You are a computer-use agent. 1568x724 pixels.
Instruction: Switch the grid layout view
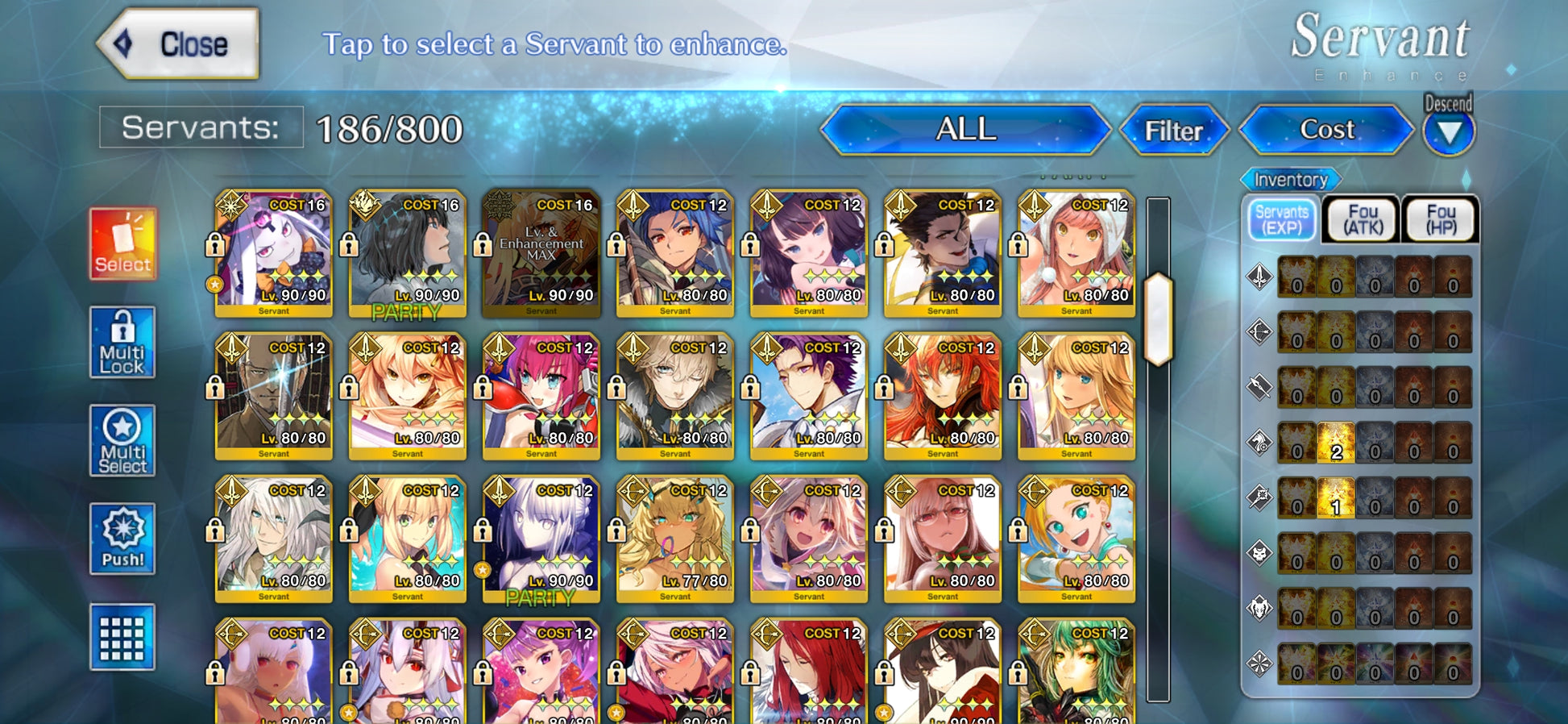coord(122,638)
